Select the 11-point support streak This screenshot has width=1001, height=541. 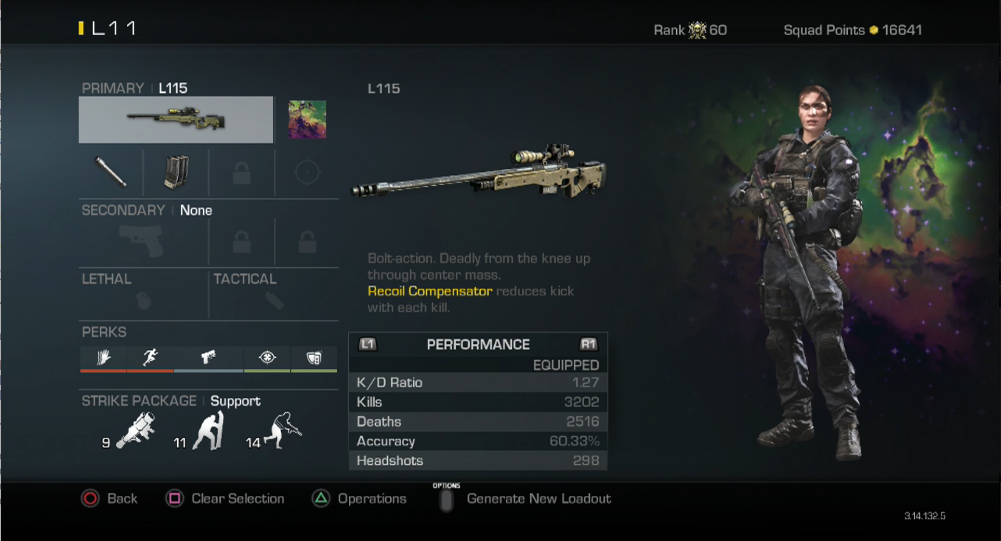209,431
